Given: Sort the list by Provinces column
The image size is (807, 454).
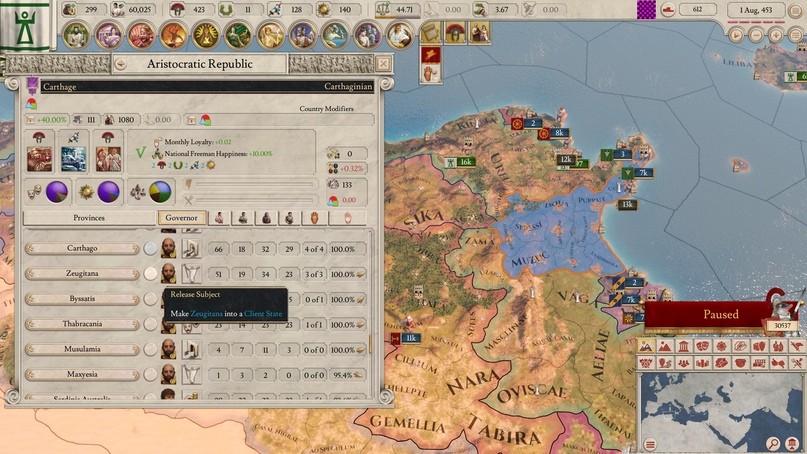Looking at the screenshot, I should (88, 217).
